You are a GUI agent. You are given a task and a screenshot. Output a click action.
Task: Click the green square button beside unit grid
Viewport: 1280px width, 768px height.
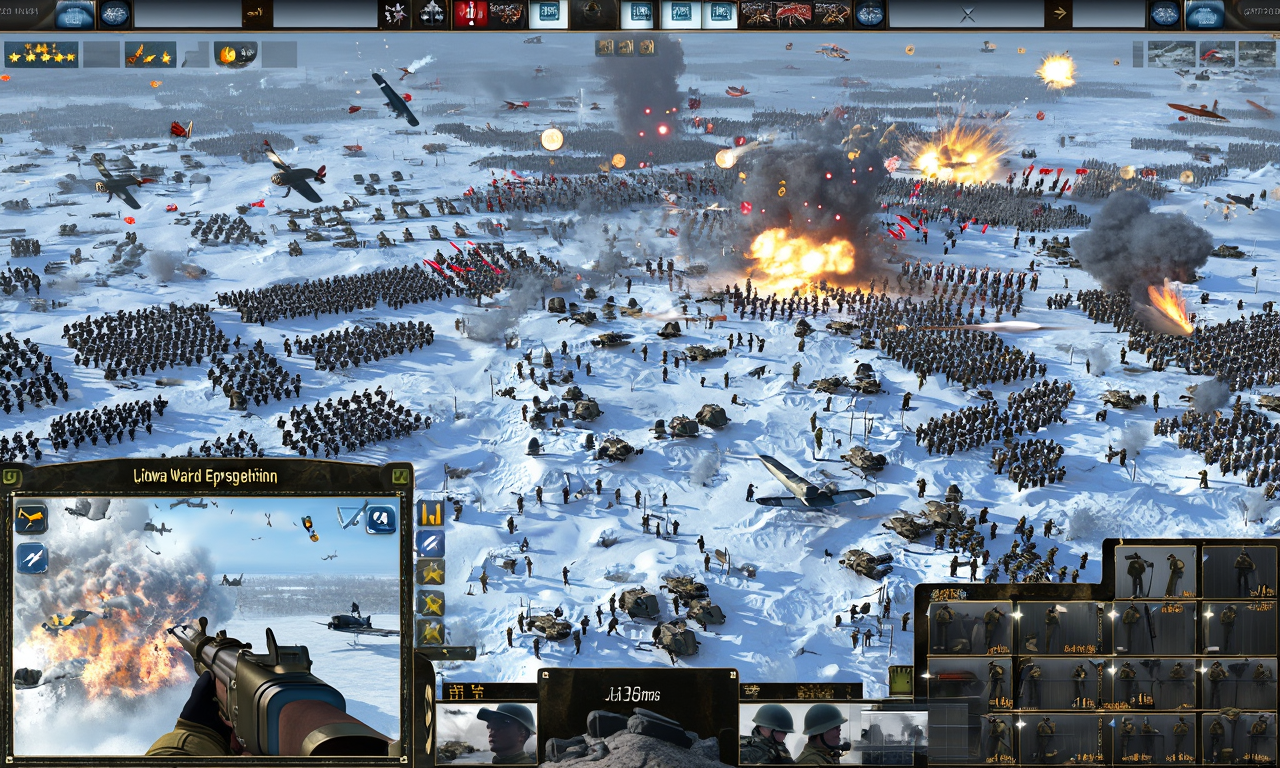(900, 680)
